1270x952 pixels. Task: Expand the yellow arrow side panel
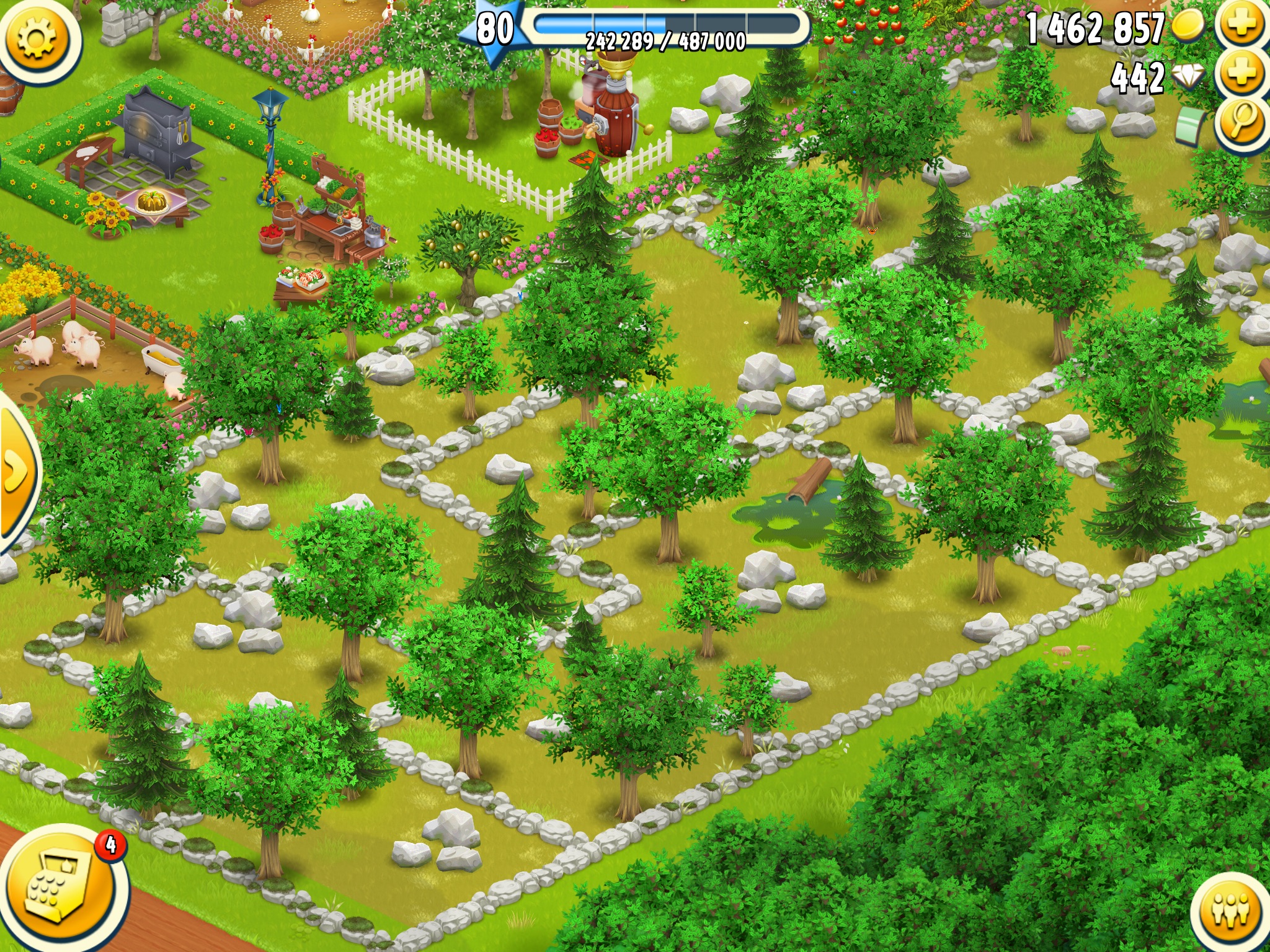coord(16,472)
